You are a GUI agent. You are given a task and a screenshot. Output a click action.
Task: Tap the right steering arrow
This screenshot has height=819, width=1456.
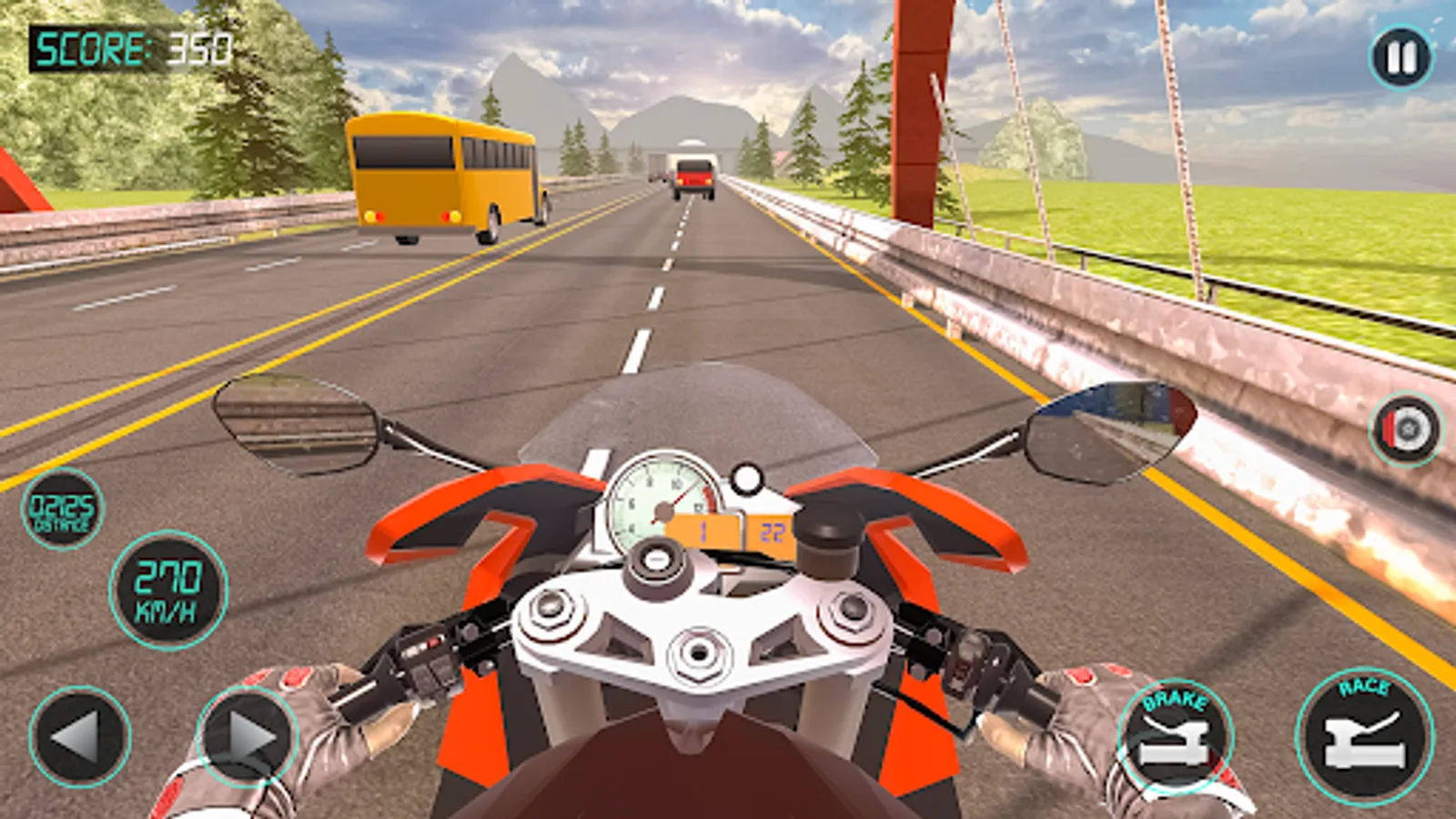[x=244, y=737]
